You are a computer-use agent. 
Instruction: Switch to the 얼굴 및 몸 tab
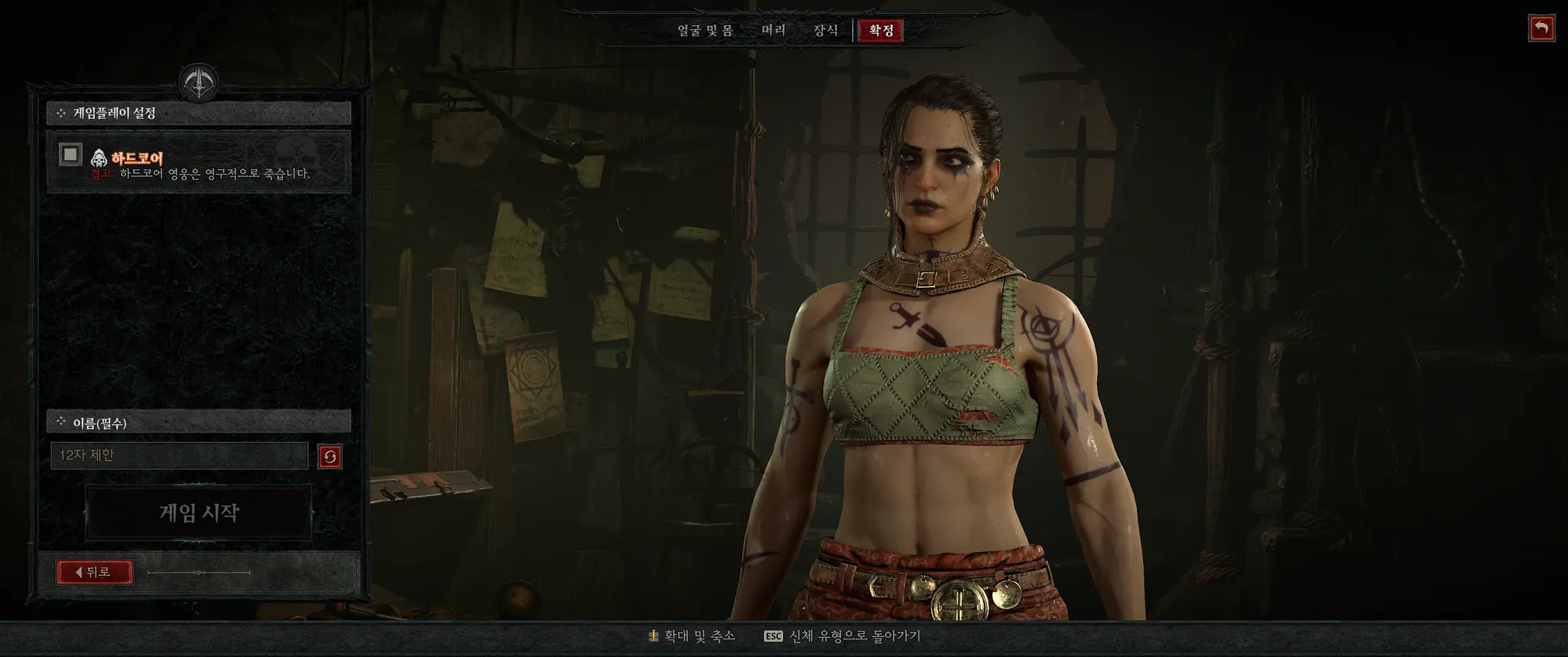[705, 31]
